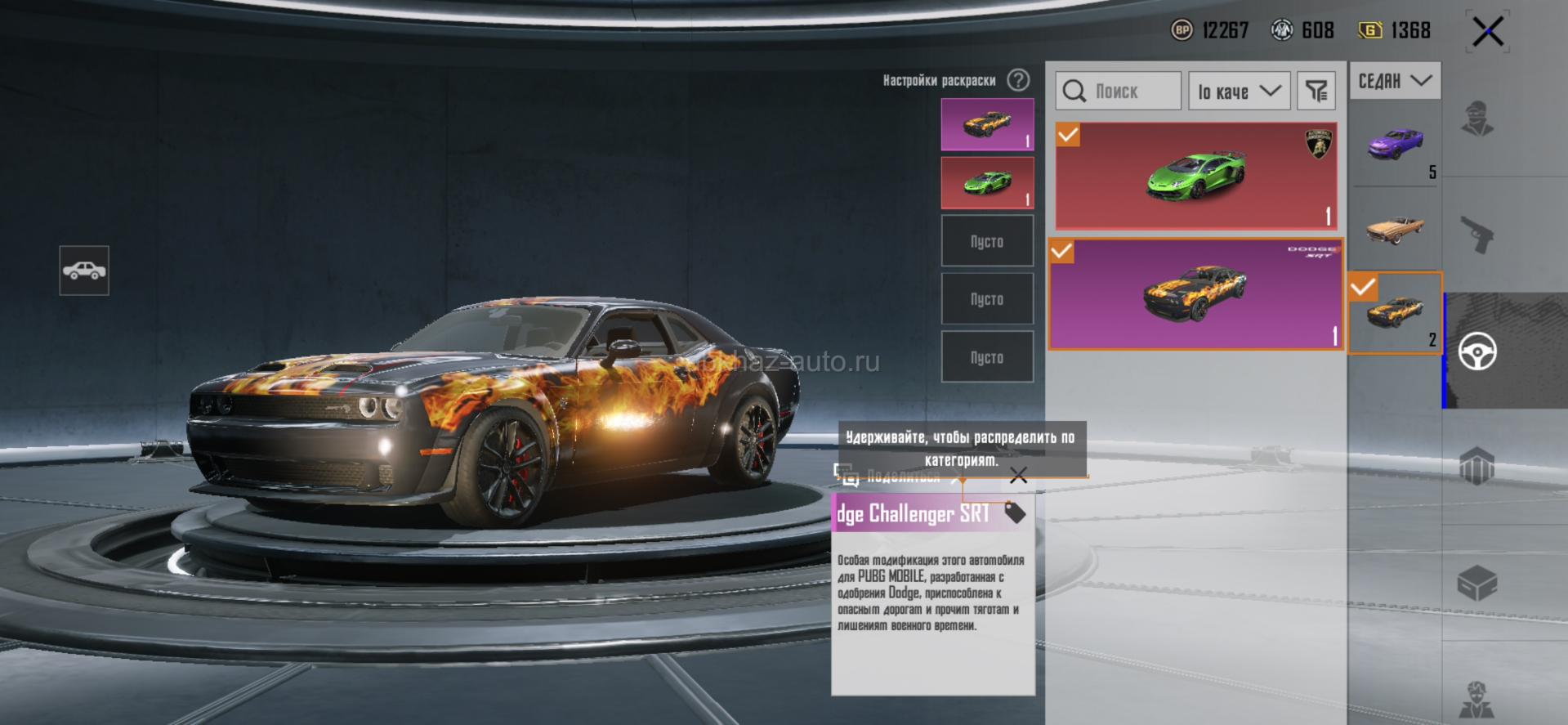Expand the СЕДАН vehicle type dropdown

pyautogui.click(x=1395, y=81)
